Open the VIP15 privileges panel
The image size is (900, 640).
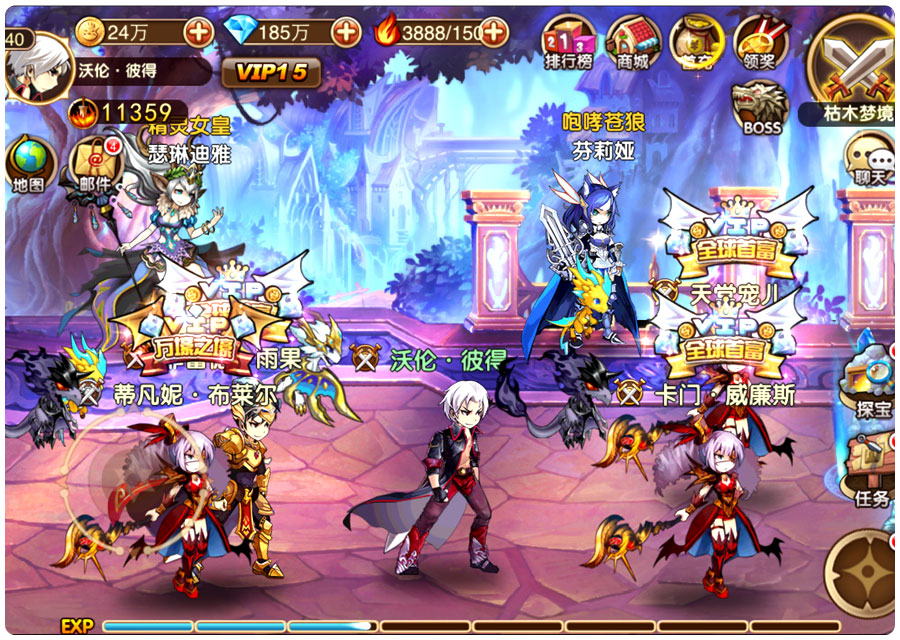271,72
